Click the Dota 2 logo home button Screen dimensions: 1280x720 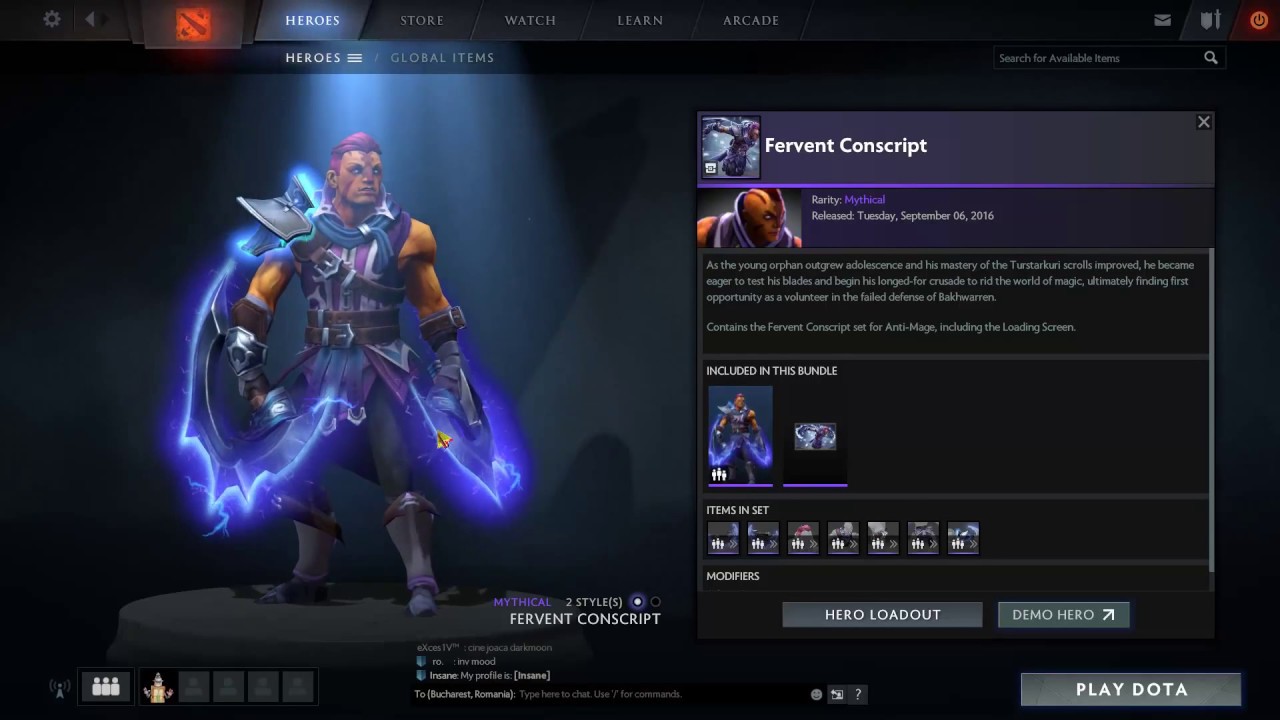click(x=193, y=22)
